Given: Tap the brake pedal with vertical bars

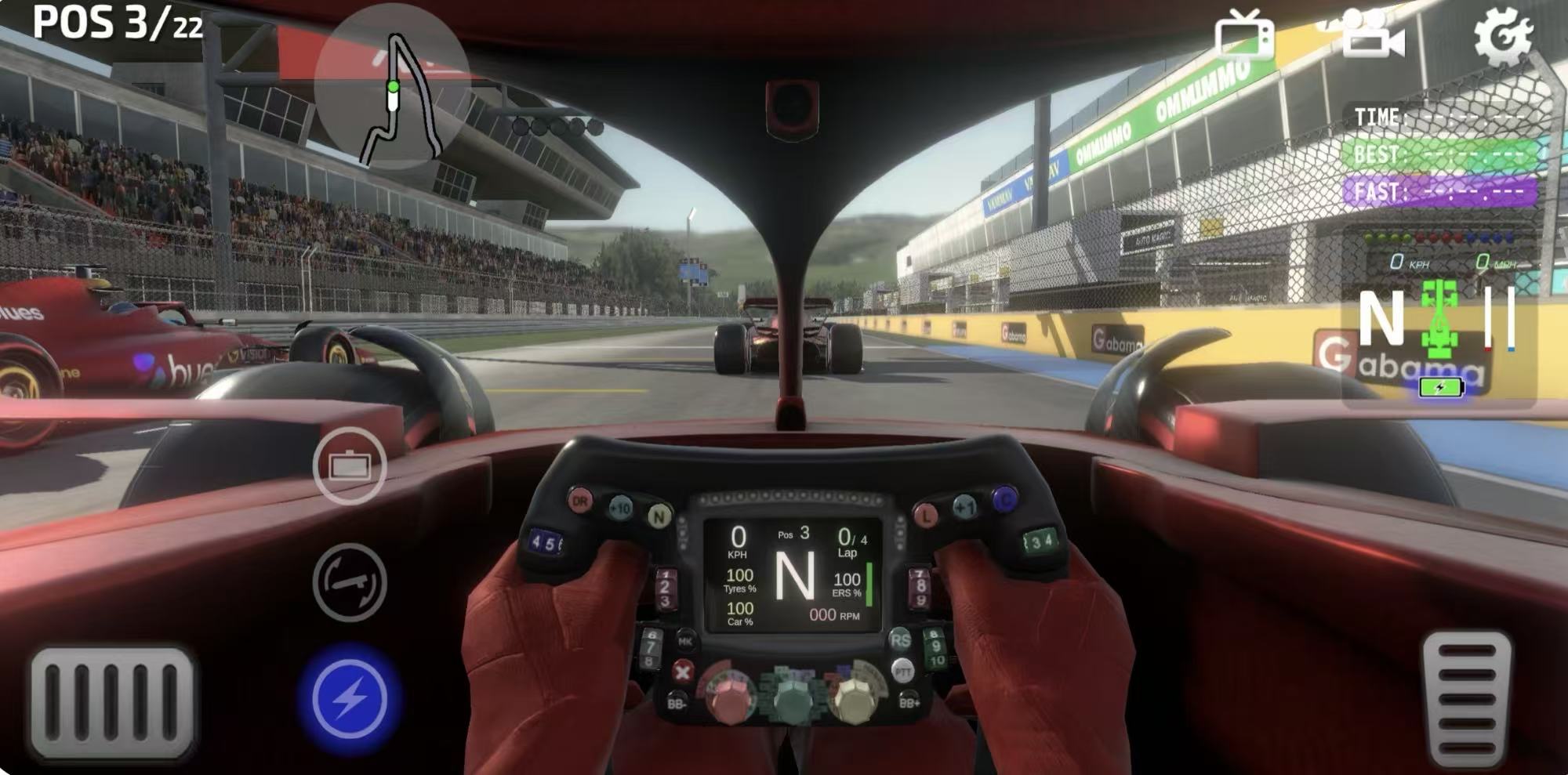Looking at the screenshot, I should (x=111, y=703).
